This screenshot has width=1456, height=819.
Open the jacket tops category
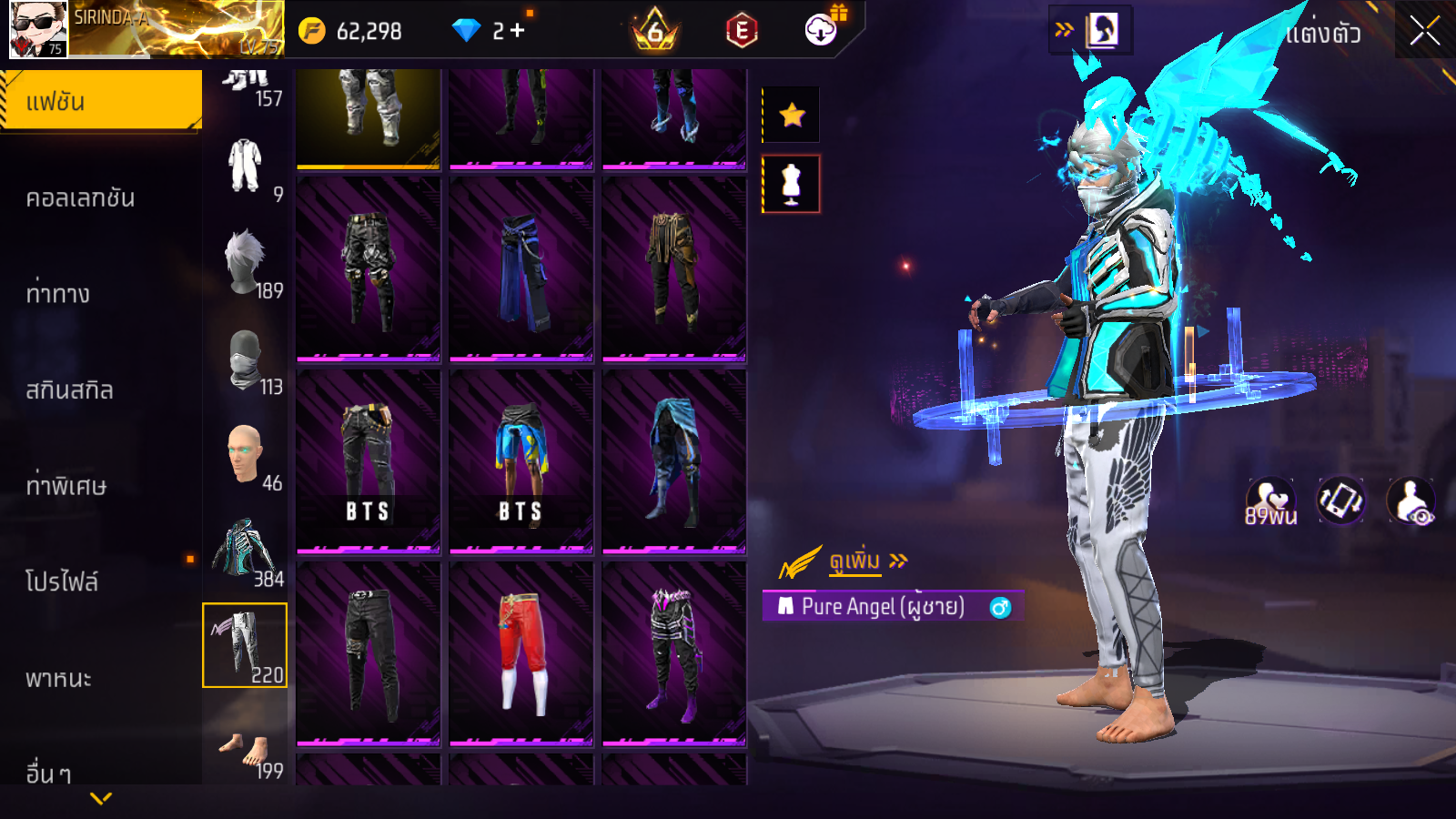coord(245,551)
